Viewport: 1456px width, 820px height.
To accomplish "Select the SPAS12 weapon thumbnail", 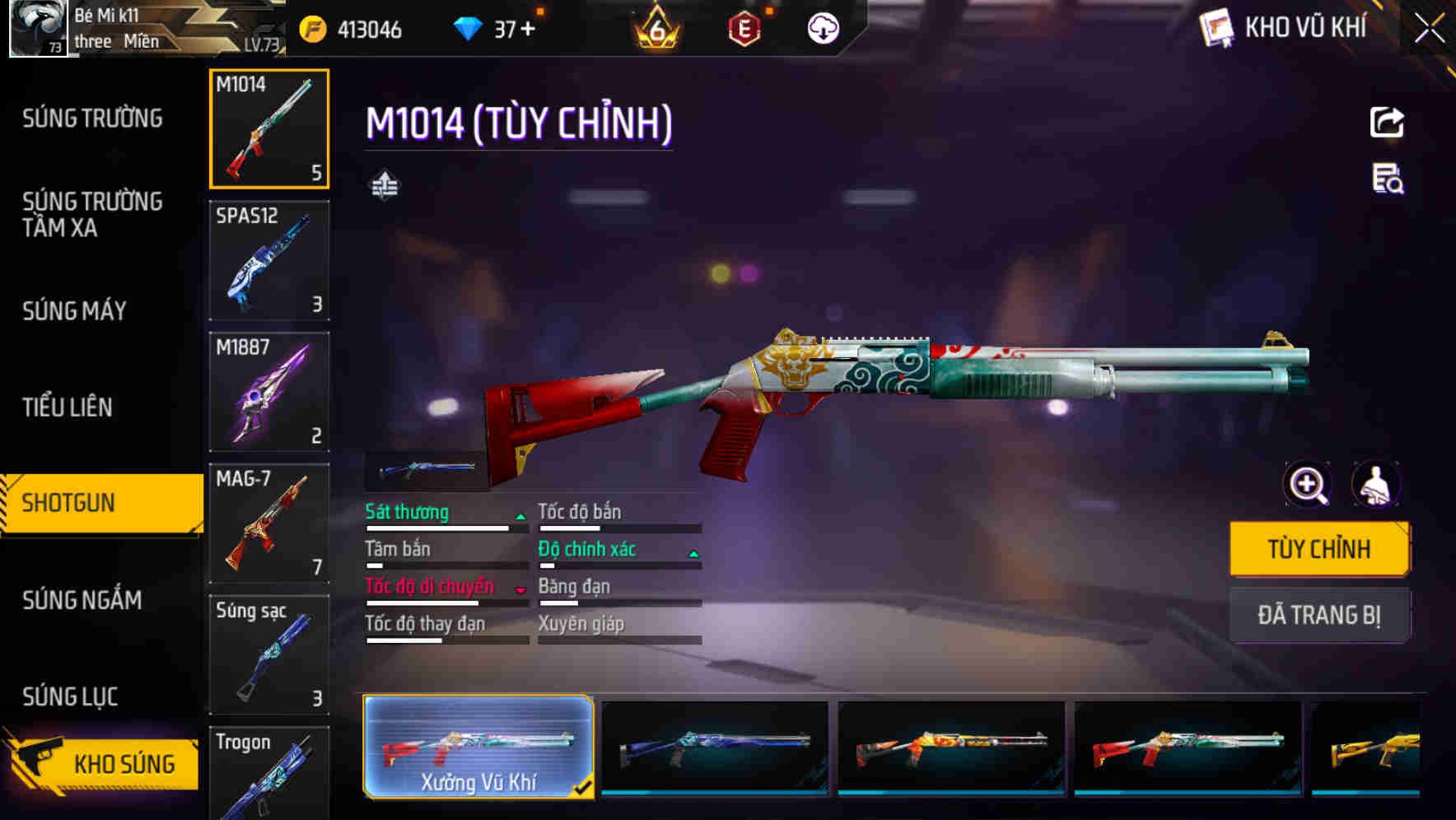I will (x=268, y=259).
